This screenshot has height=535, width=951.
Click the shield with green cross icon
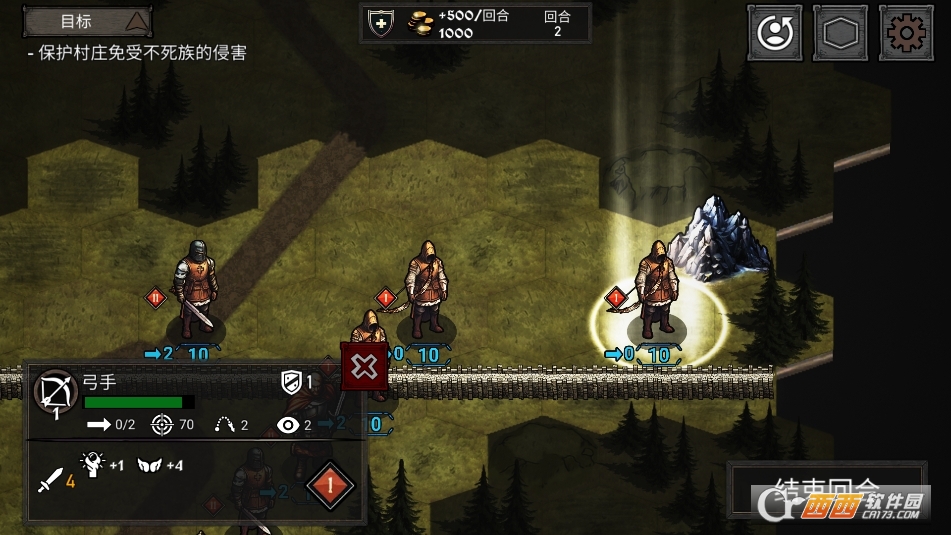click(x=382, y=23)
